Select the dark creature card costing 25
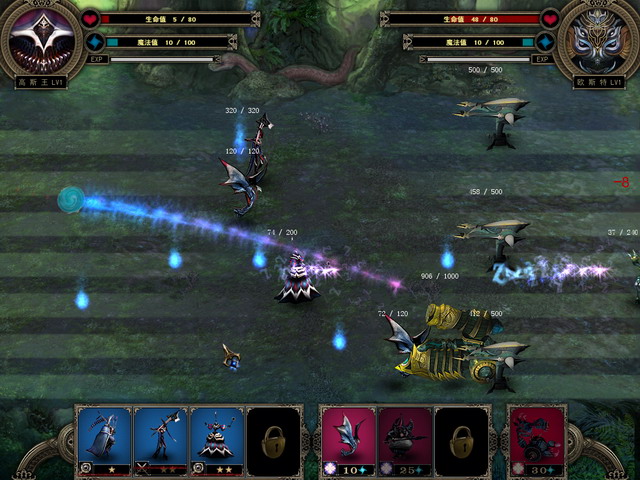 [404, 438]
